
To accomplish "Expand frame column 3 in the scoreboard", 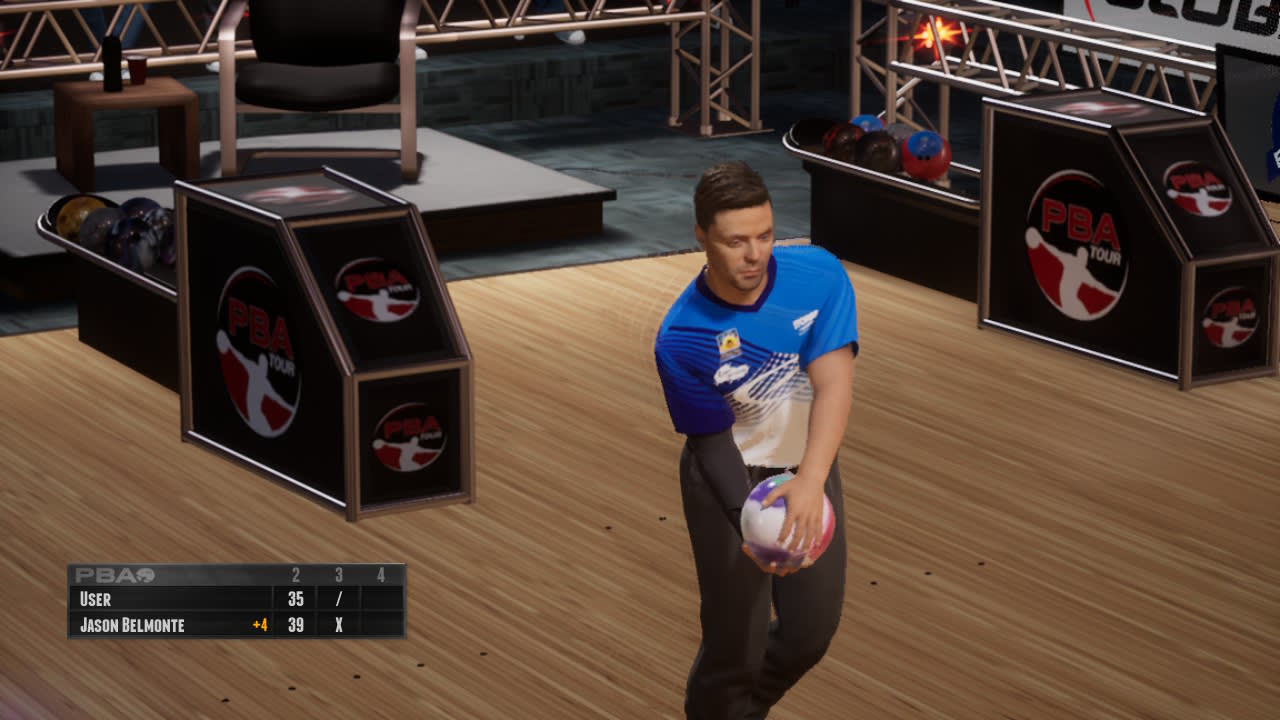I will click(x=337, y=575).
